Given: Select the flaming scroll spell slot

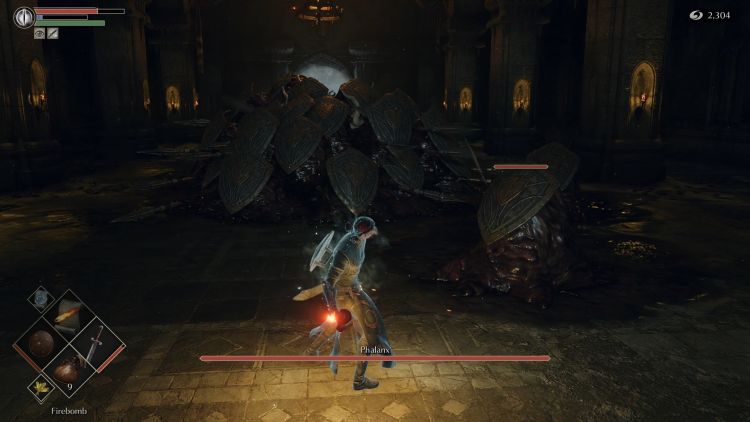Looking at the screenshot, I should (69, 317).
